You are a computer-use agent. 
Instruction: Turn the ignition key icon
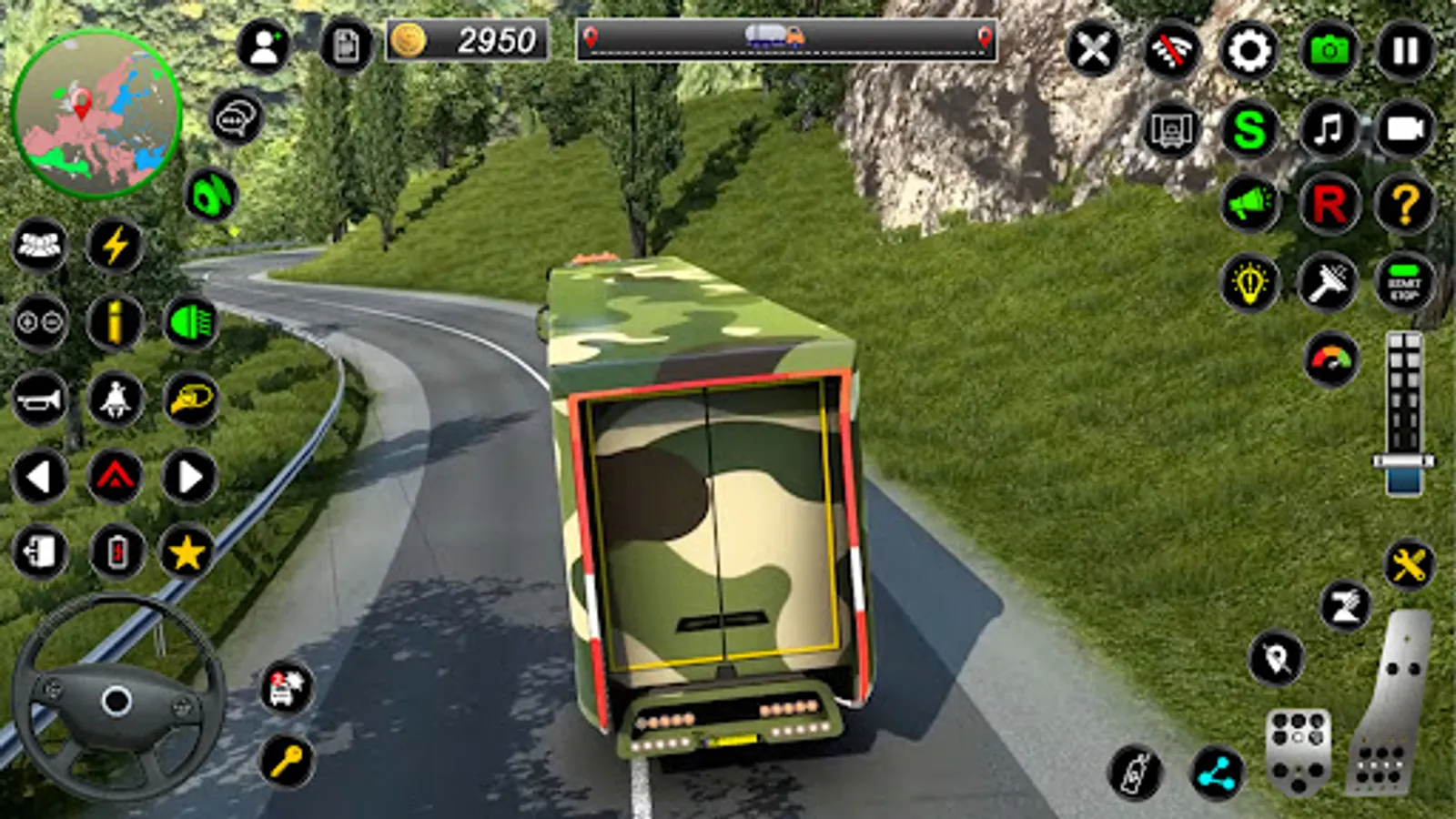[x=288, y=761]
